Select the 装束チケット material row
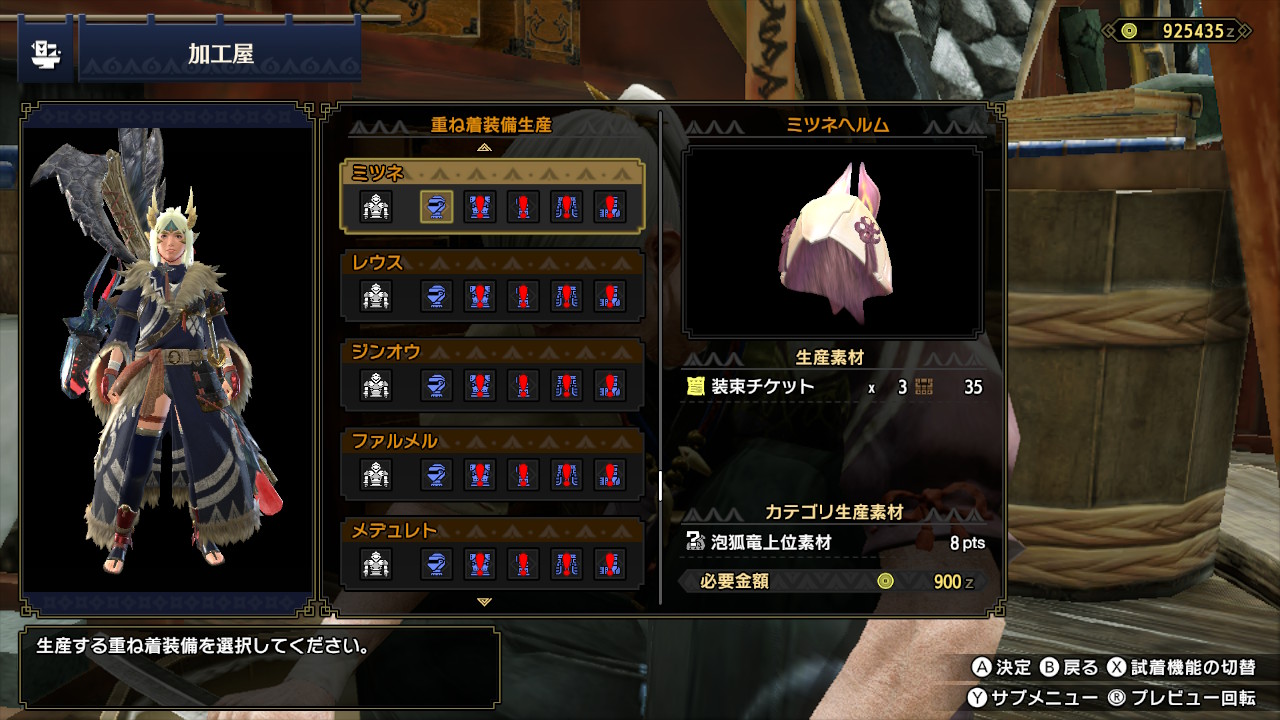This screenshot has height=720, width=1280. [833, 387]
